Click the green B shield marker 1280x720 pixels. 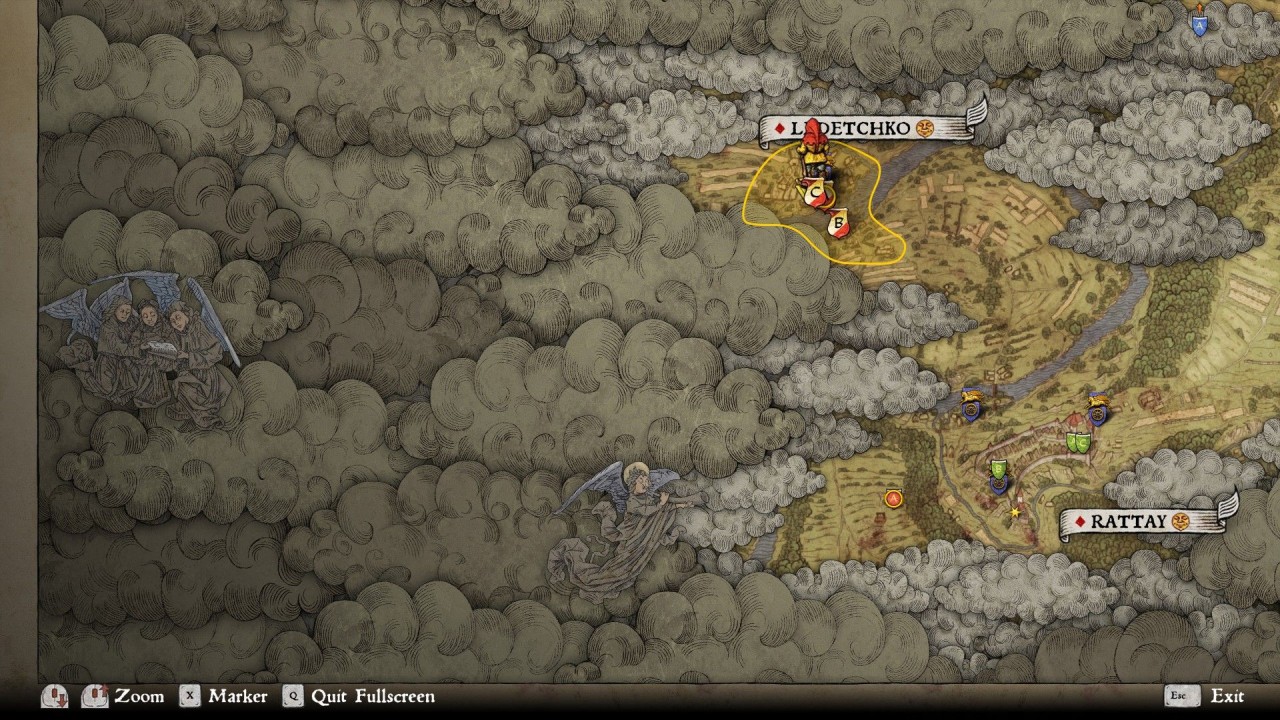pos(998,469)
